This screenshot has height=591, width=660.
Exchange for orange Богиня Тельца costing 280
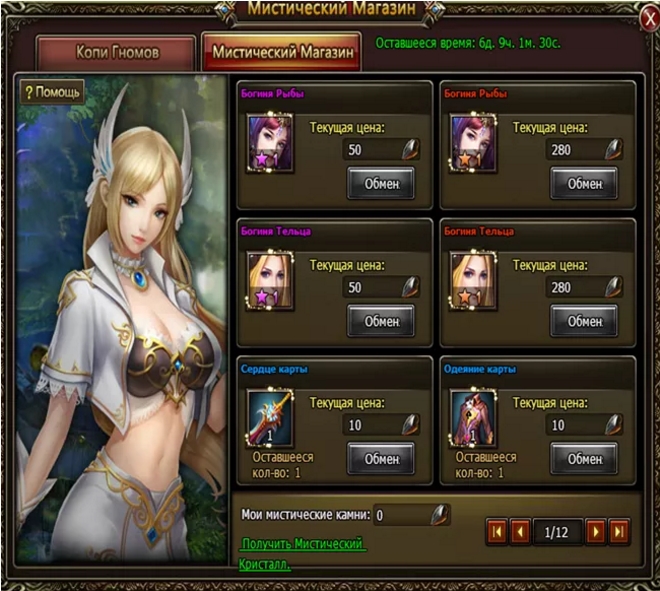point(584,321)
